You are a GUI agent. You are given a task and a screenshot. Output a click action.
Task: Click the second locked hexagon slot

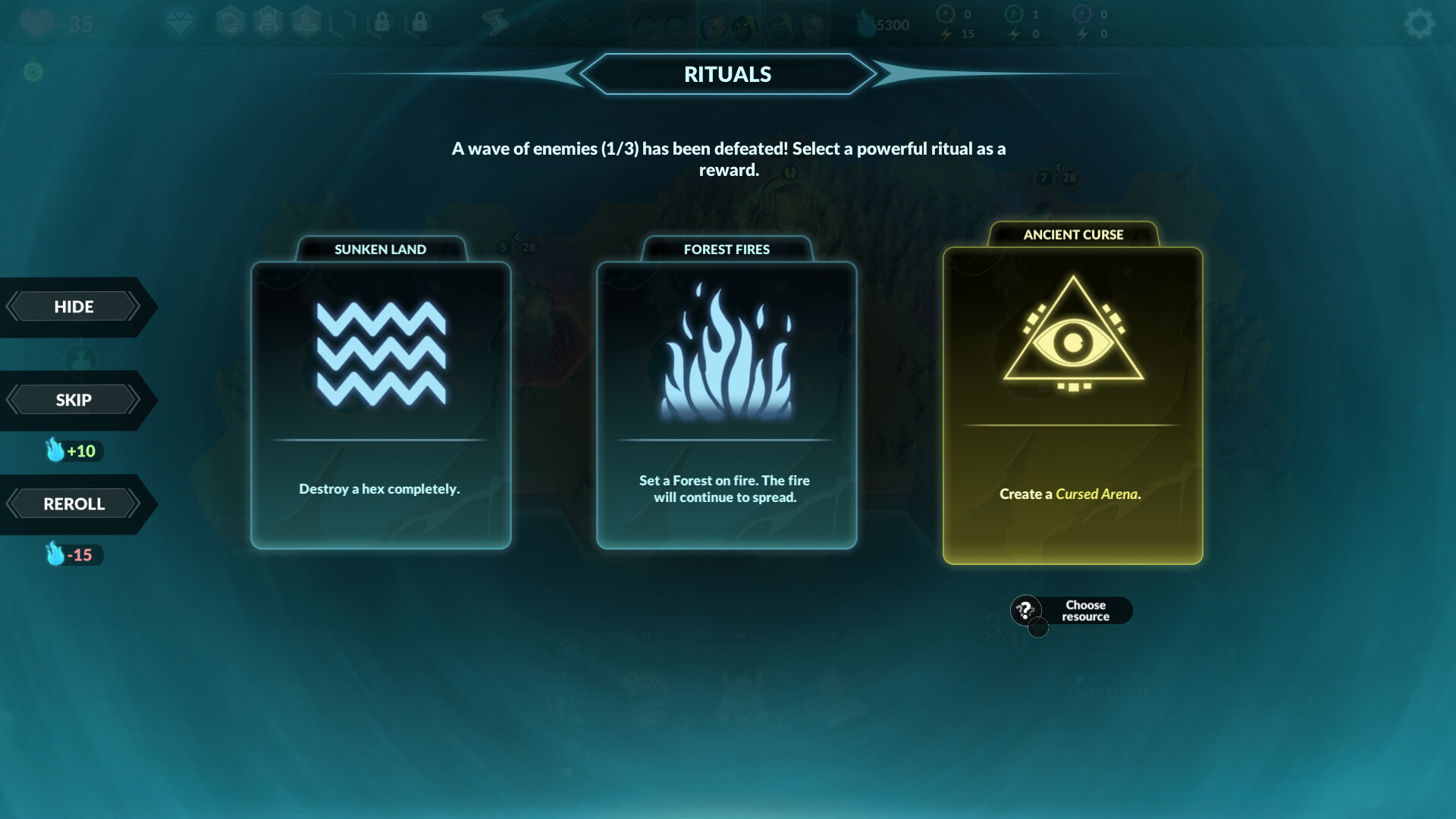[418, 23]
